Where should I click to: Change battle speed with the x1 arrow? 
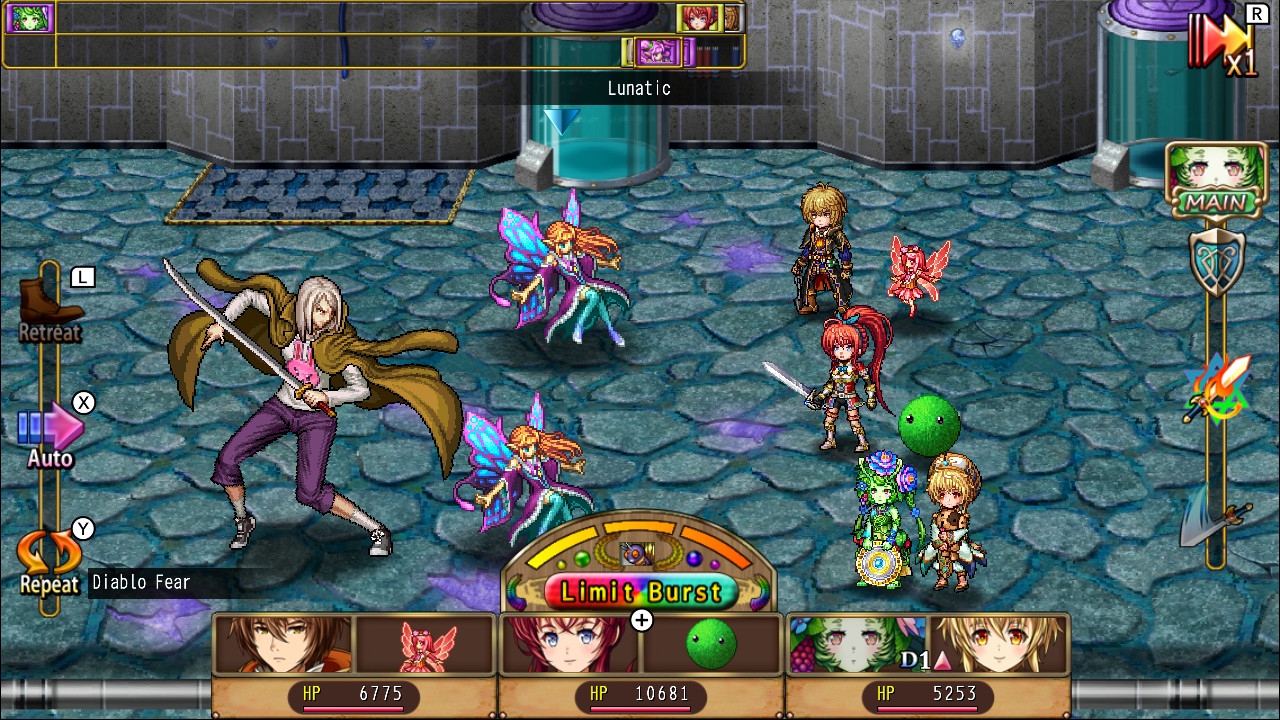click(1222, 42)
